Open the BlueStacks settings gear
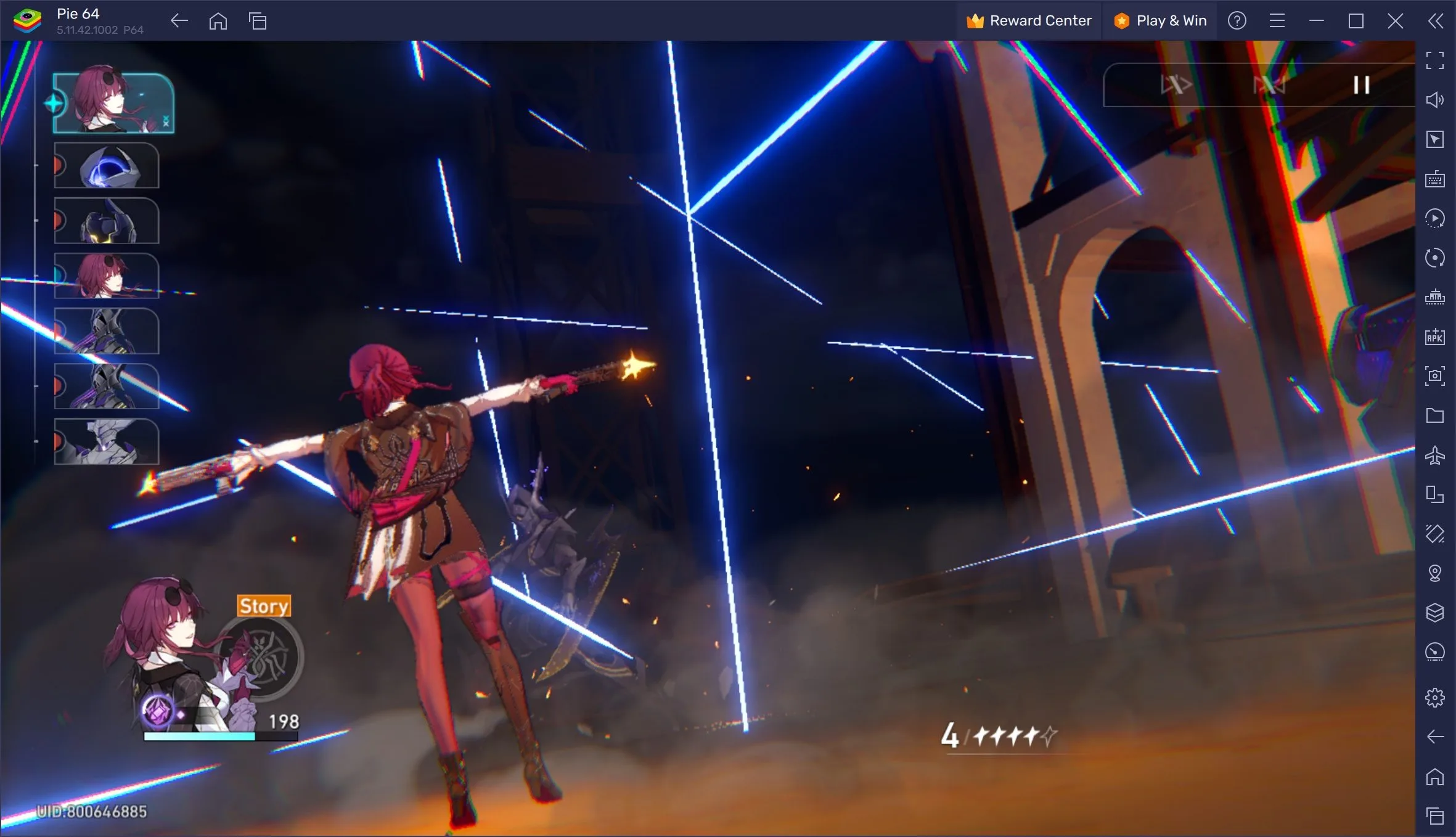Image resolution: width=1456 pixels, height=837 pixels. (x=1434, y=697)
